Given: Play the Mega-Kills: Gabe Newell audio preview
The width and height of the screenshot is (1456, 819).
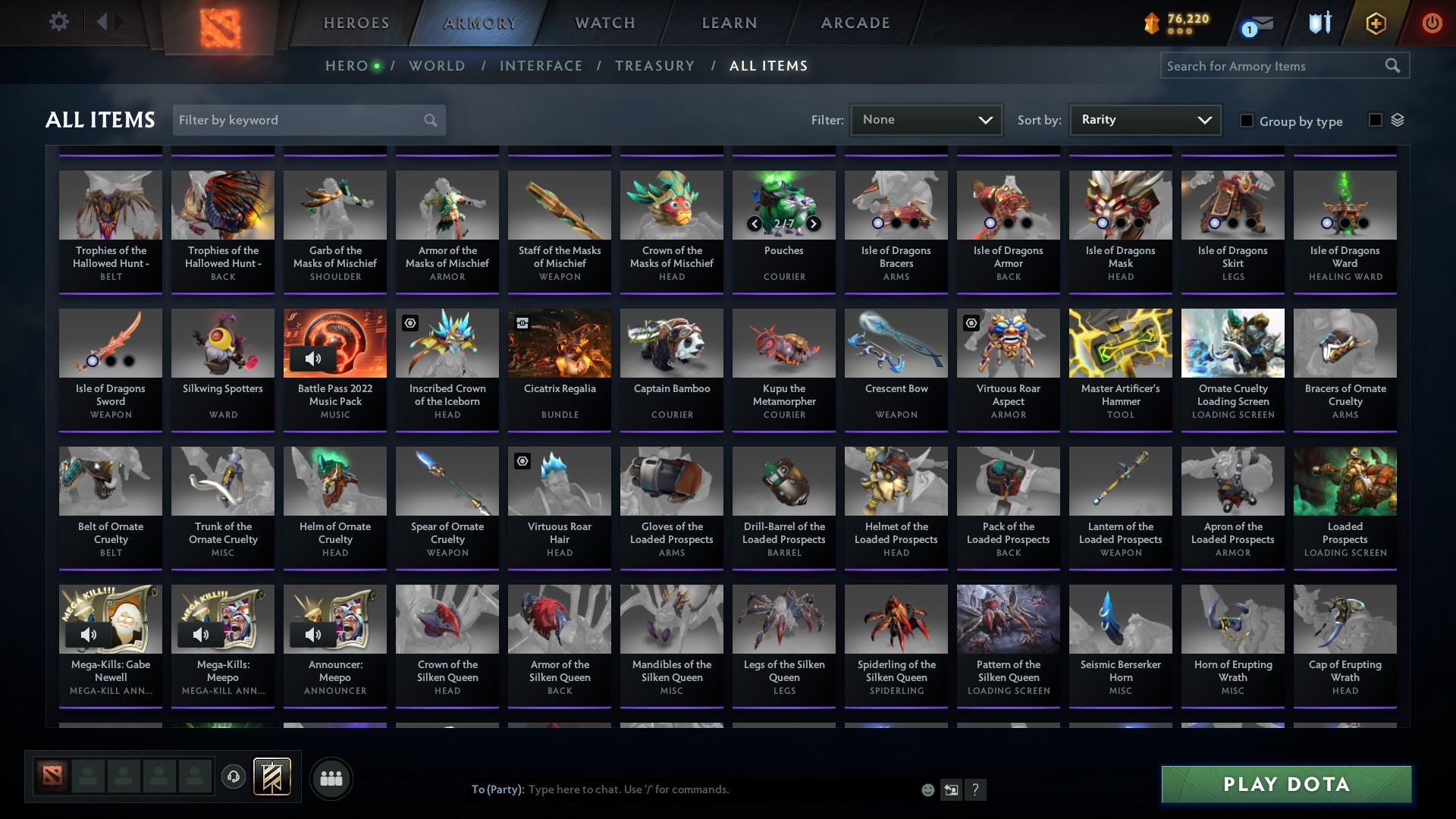Looking at the screenshot, I should tap(89, 634).
